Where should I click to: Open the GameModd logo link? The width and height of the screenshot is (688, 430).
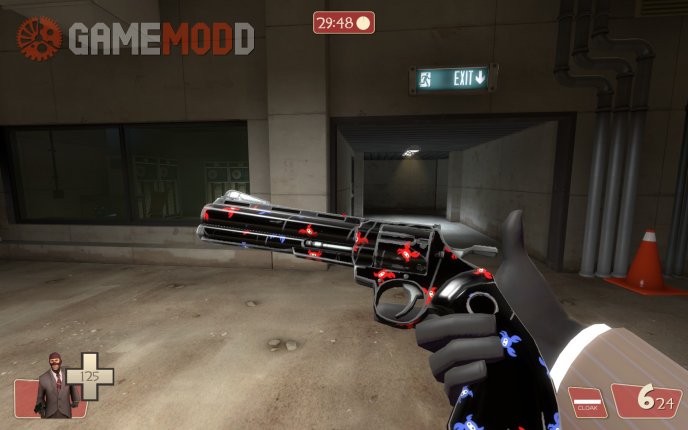click(x=135, y=38)
